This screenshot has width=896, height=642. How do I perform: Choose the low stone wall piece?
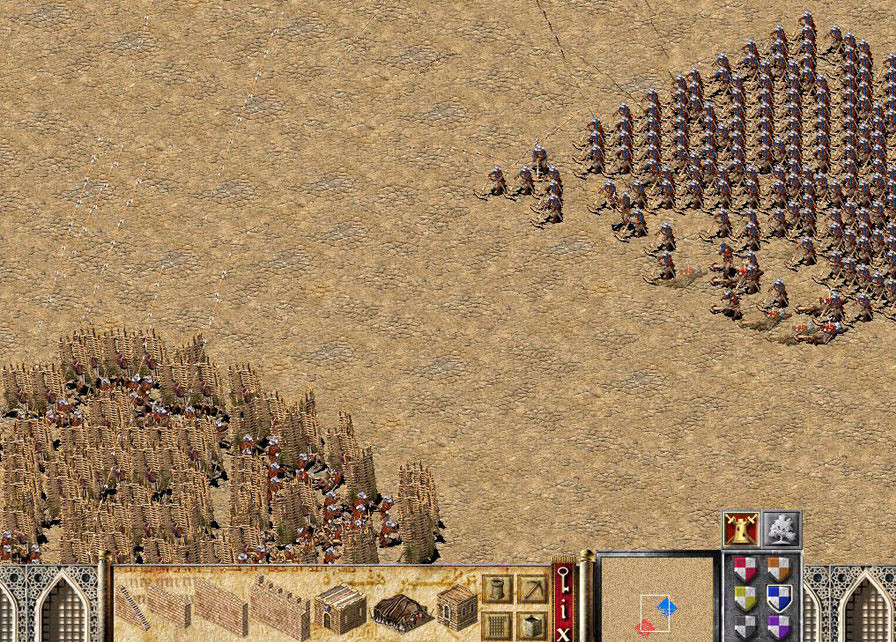[x=169, y=605]
